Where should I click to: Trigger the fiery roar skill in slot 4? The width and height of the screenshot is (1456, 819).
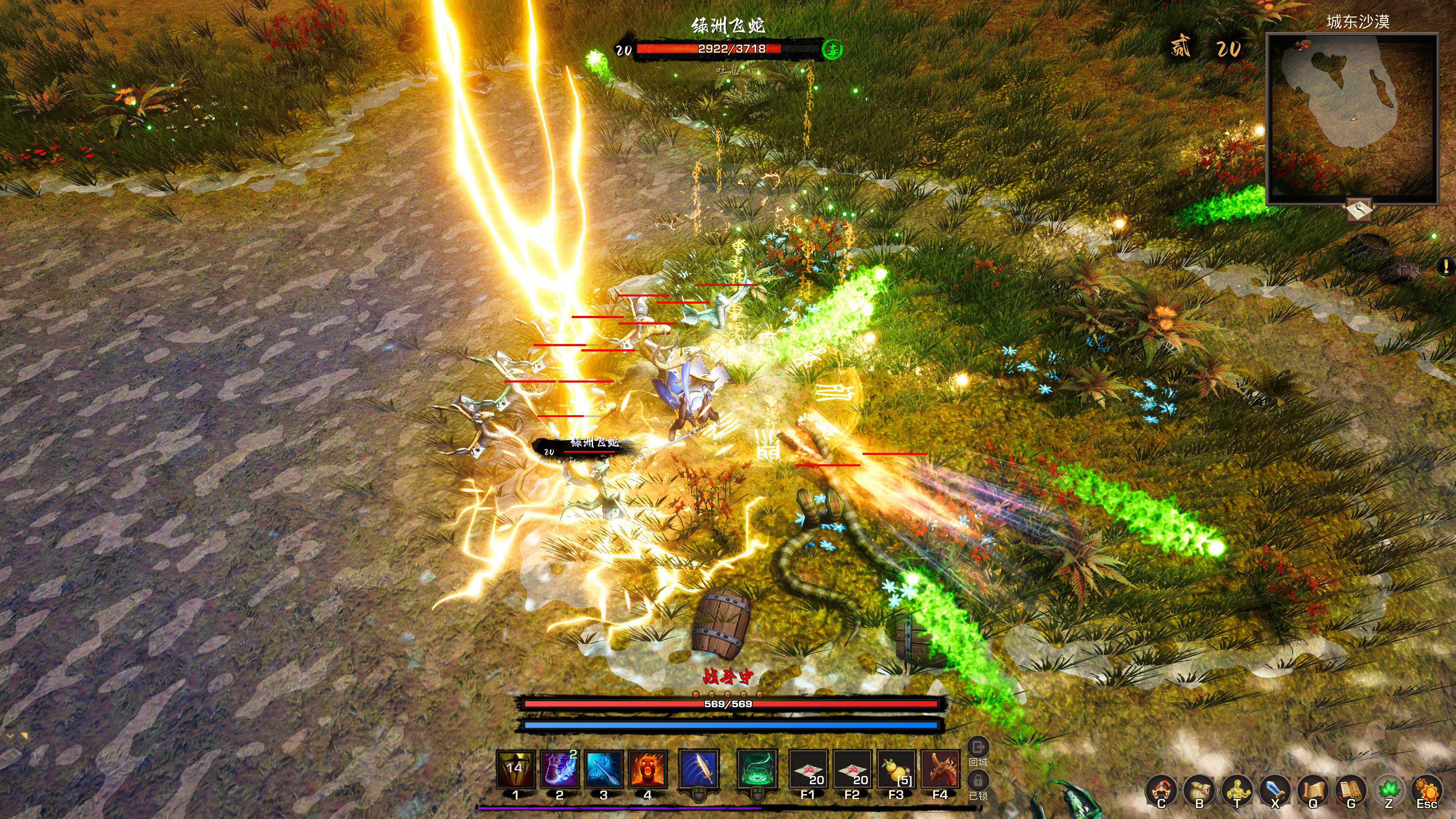648,769
